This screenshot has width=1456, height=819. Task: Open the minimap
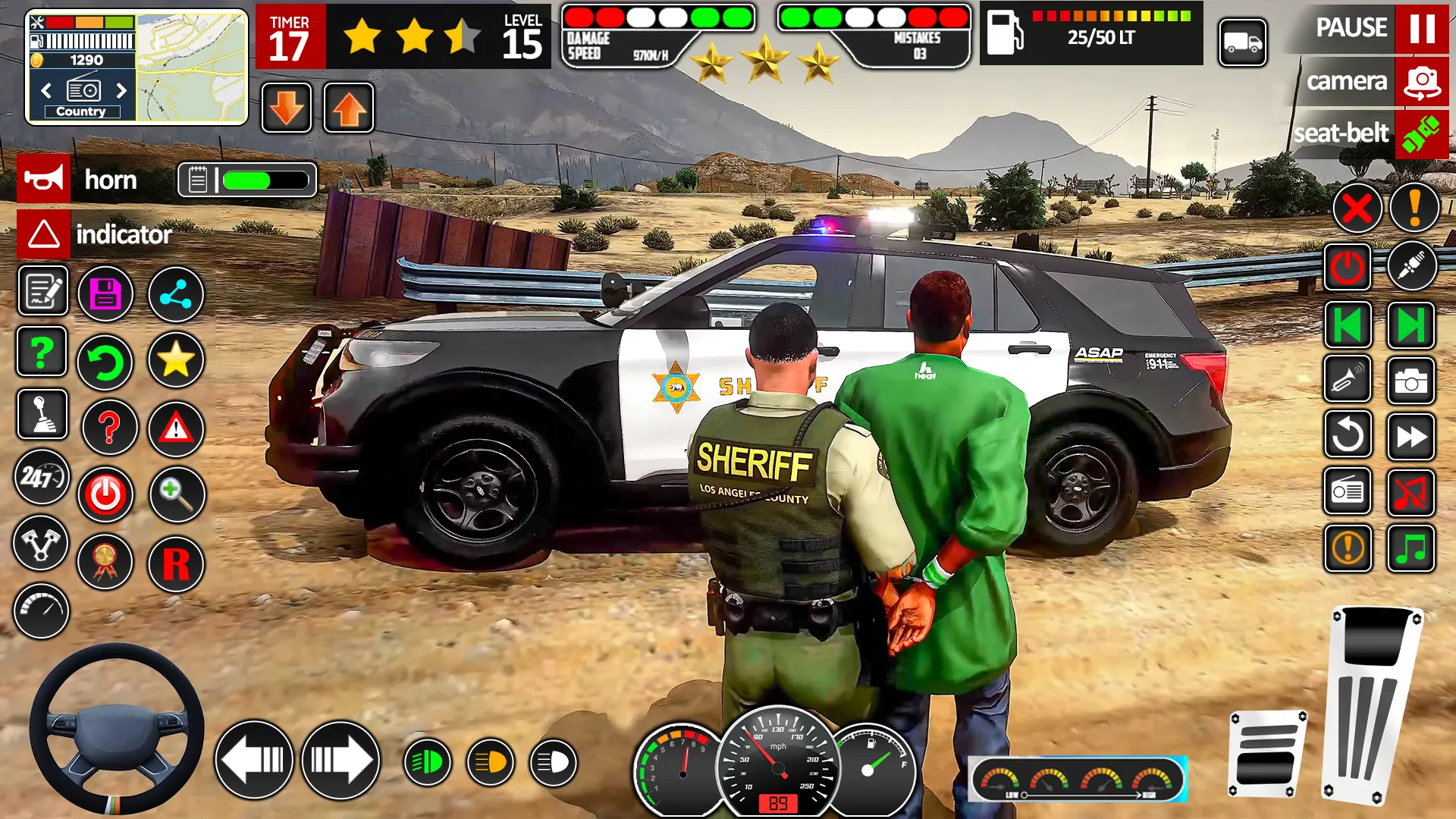tap(192, 67)
